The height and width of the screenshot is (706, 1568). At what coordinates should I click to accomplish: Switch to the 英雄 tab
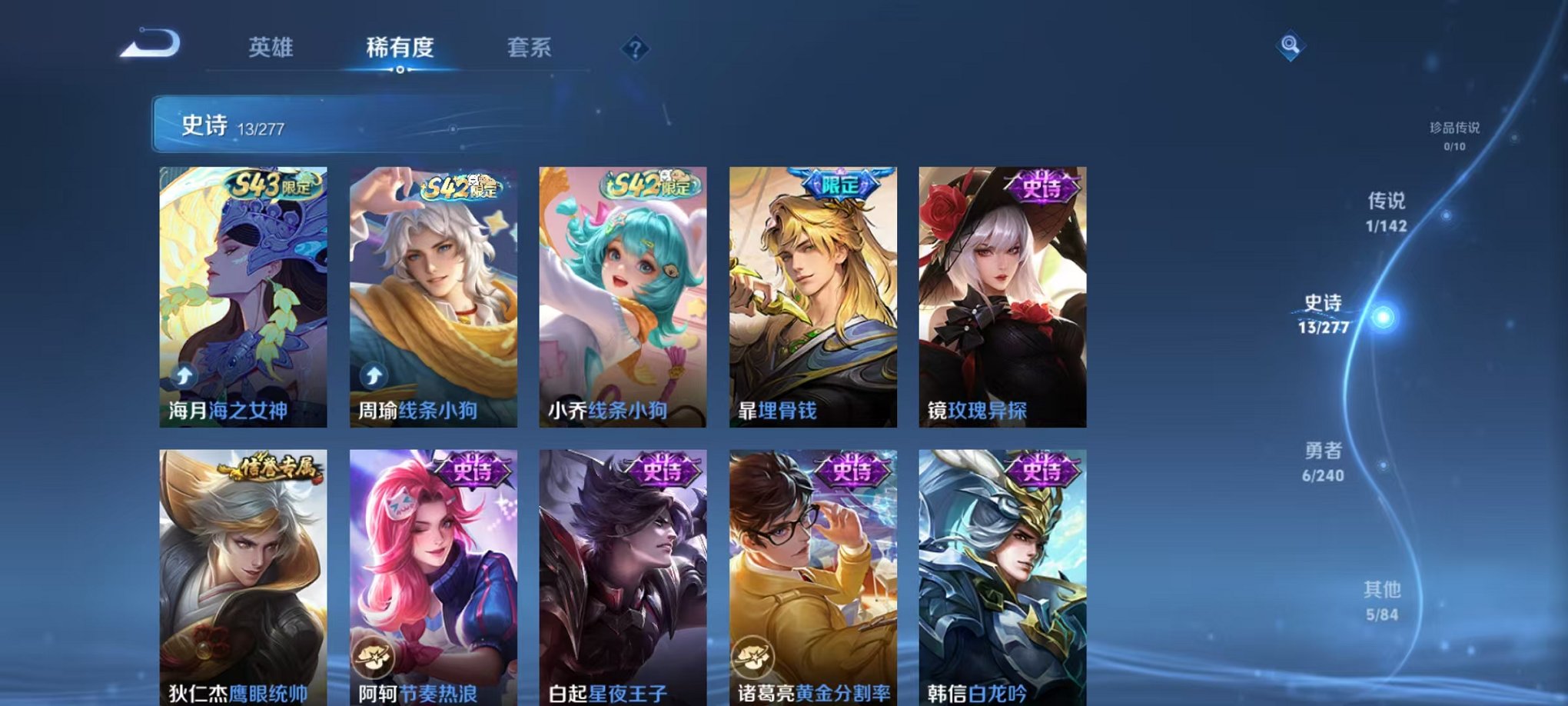272,48
